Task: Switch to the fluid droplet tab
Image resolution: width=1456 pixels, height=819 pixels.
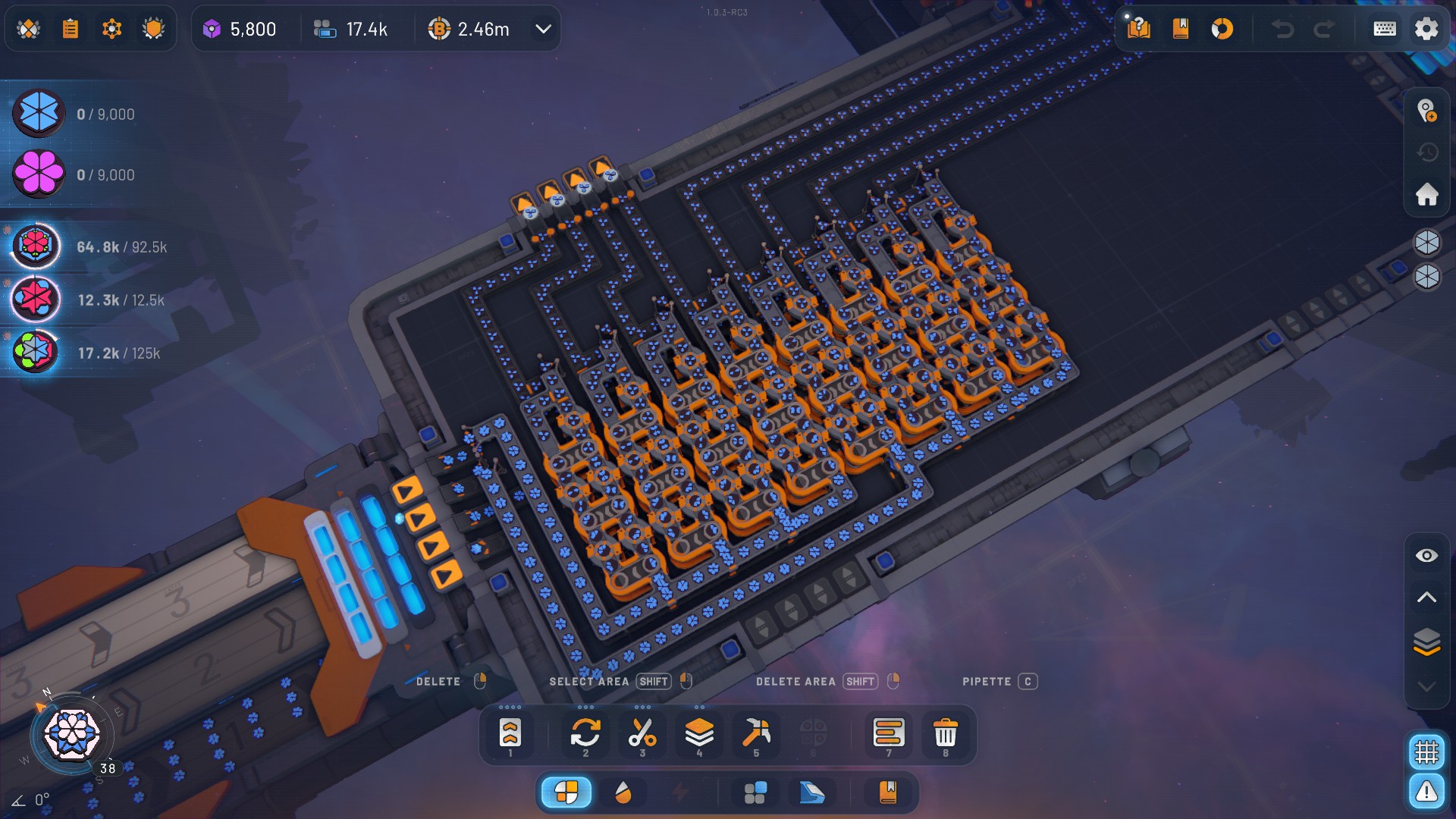Action: coord(623,792)
